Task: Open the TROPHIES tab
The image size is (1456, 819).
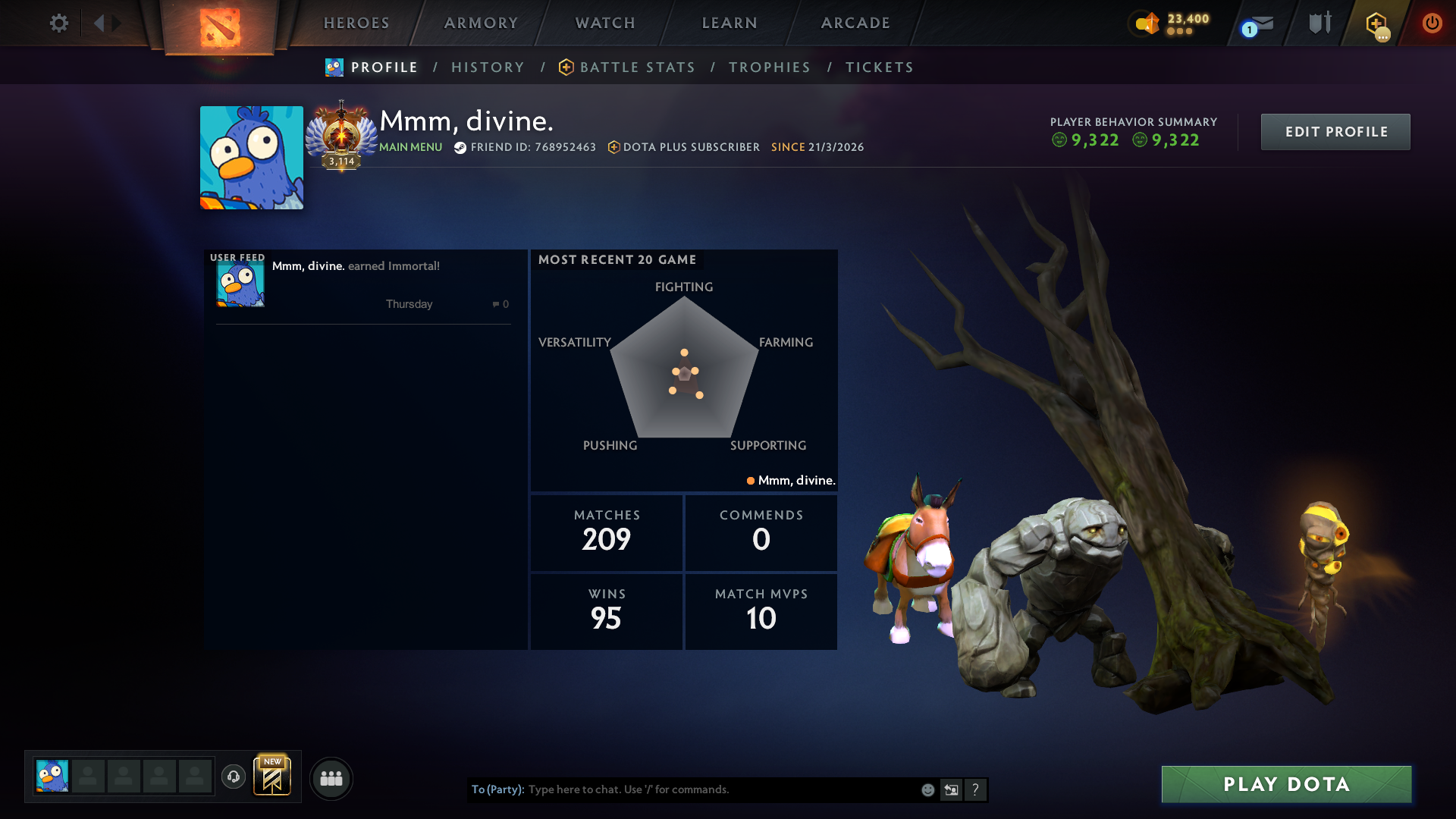Action: point(769,67)
